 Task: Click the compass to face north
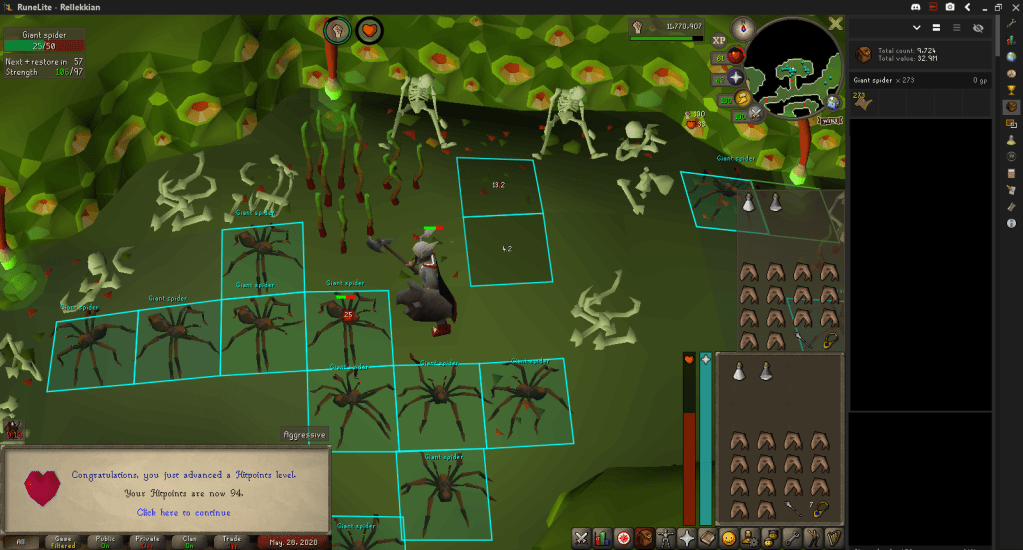[x=742, y=27]
